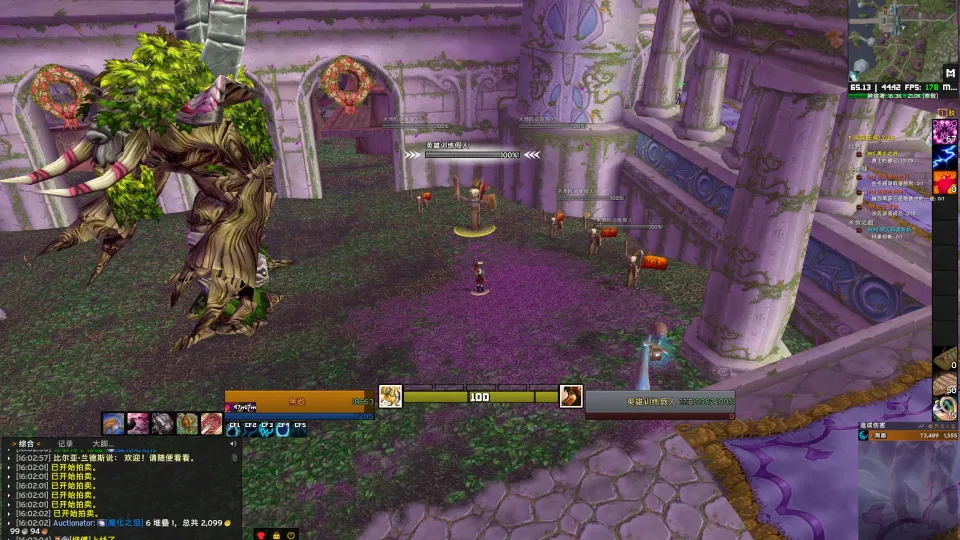Screen dimensions: 960x540
Task: Switch to the 综合 chat tab
Action: tap(27, 443)
